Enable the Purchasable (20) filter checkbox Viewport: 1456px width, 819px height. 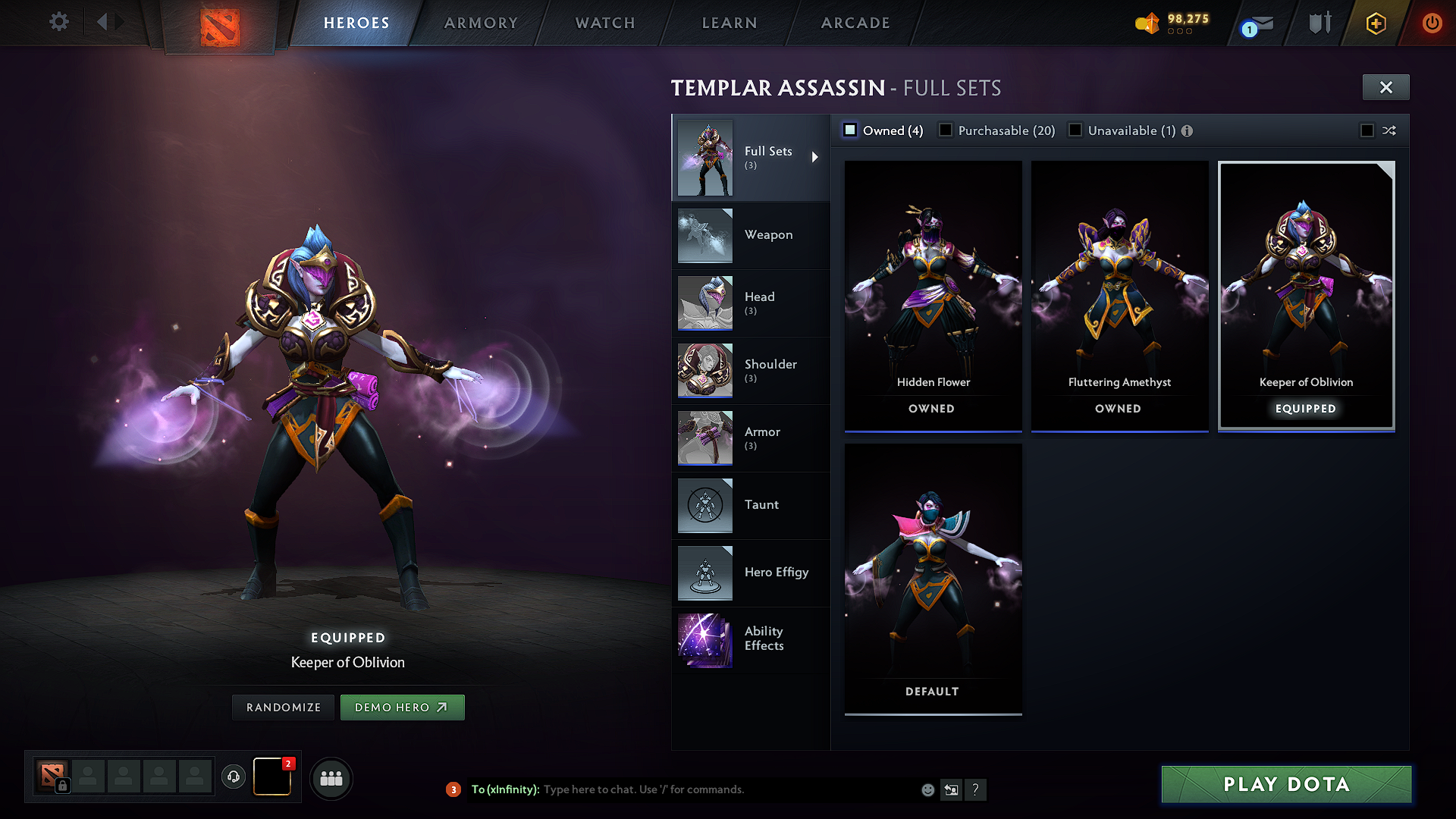click(945, 130)
